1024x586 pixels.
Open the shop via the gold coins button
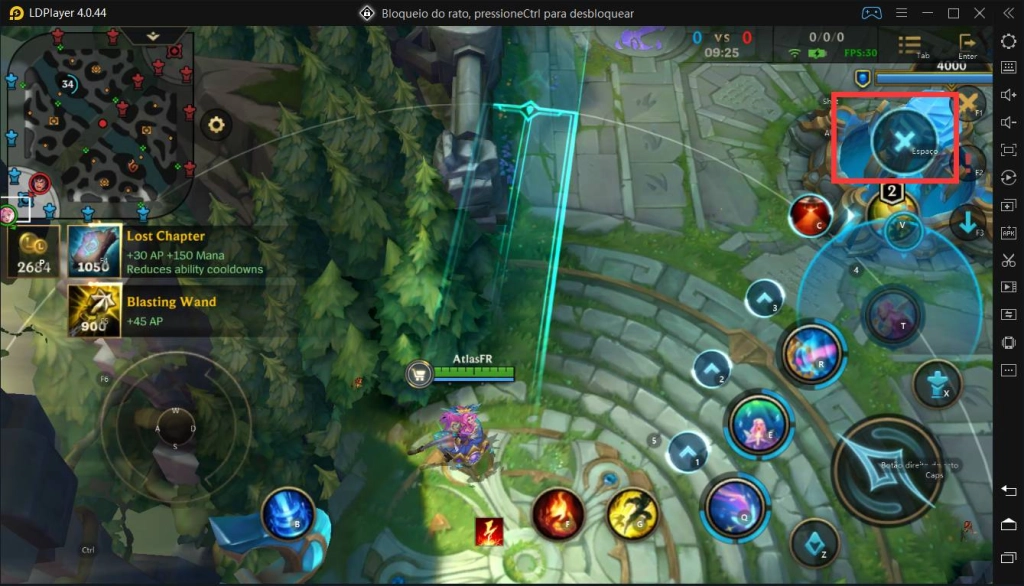point(33,251)
